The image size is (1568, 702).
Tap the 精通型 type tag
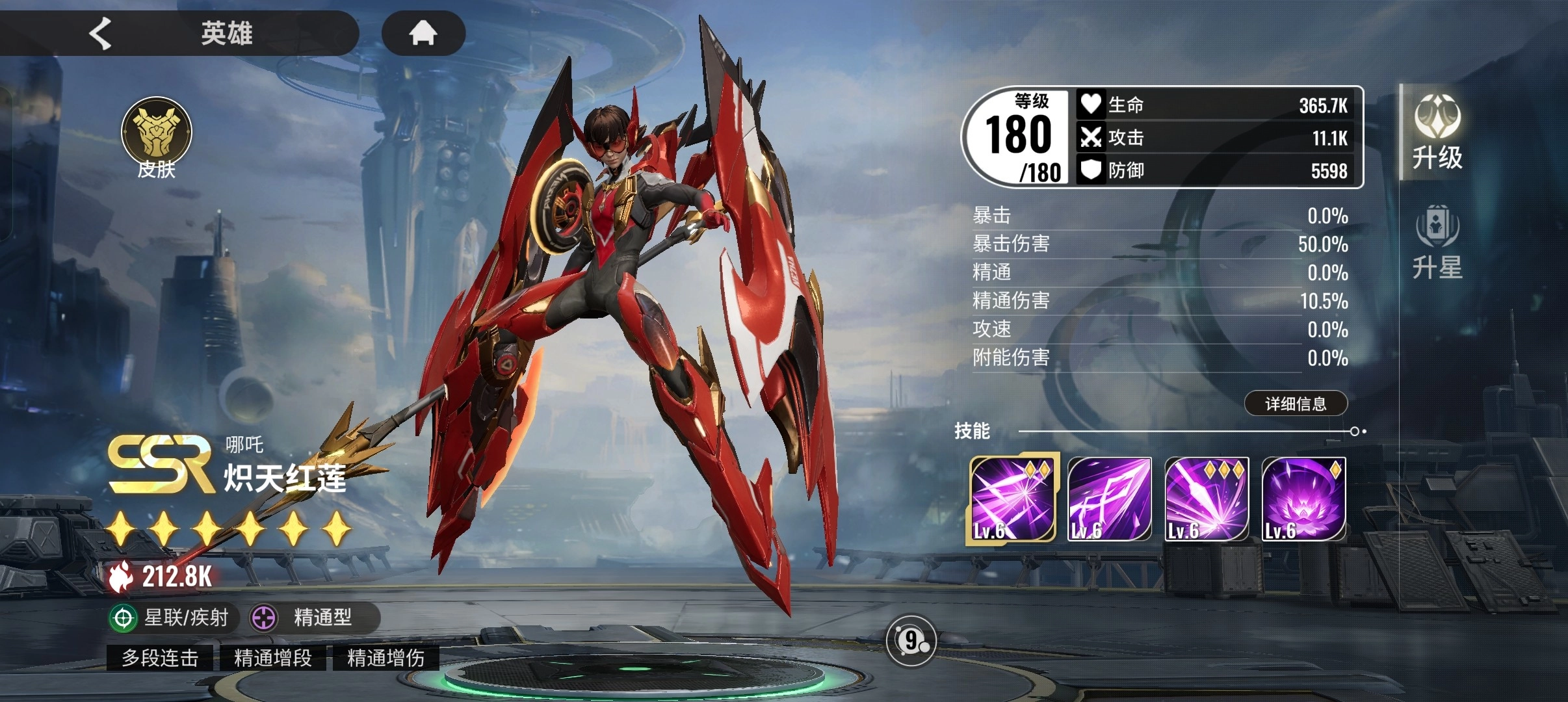311,617
